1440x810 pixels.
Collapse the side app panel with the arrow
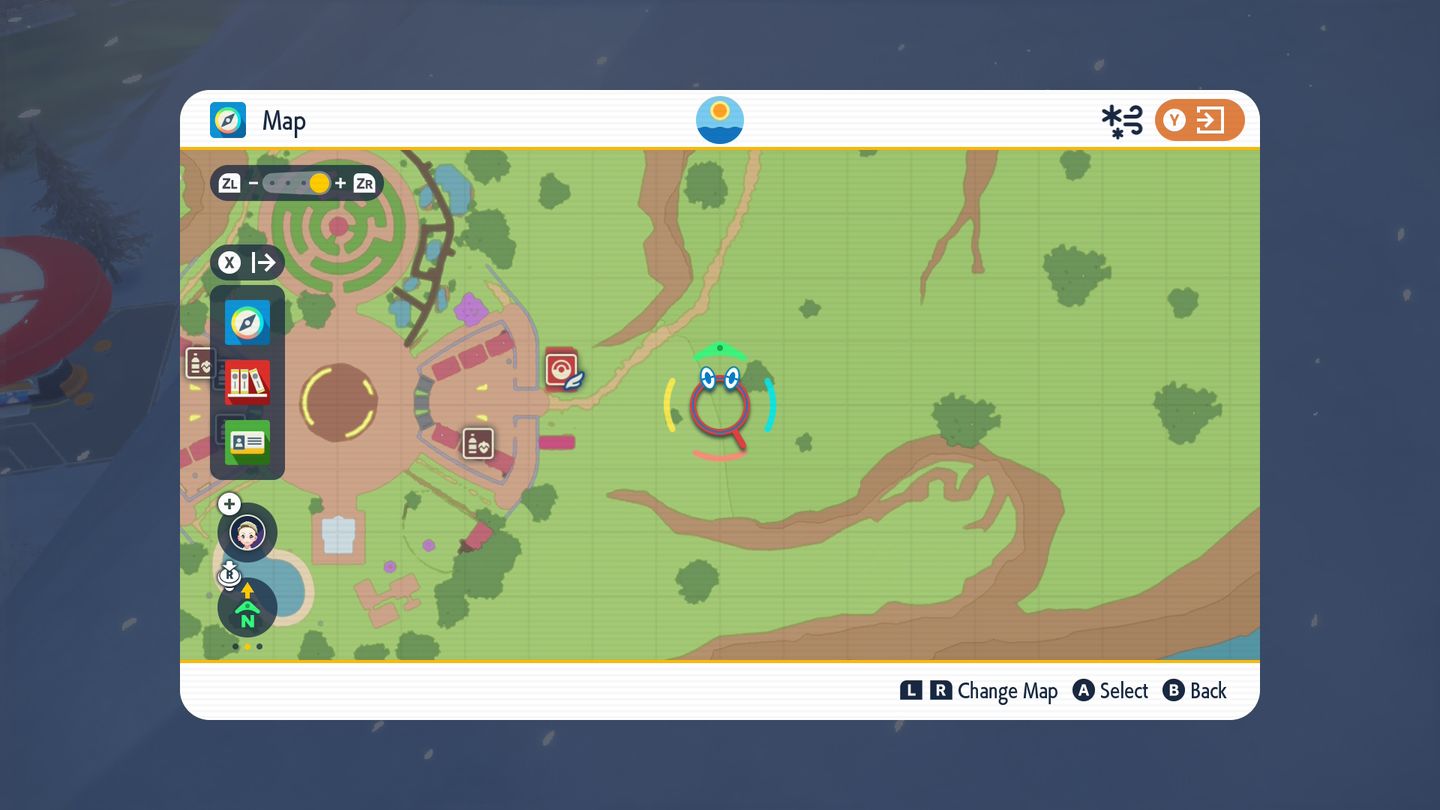click(x=248, y=263)
